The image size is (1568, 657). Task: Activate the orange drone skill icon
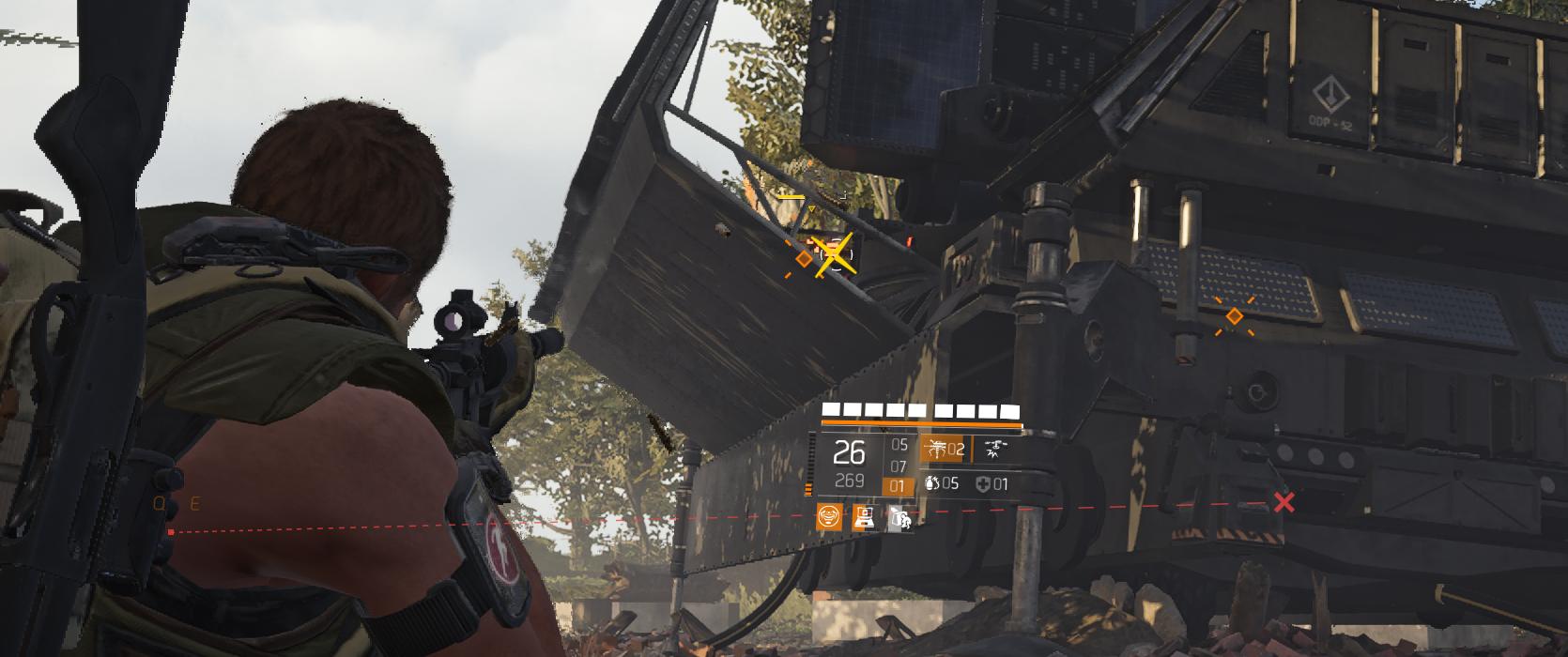(936, 450)
